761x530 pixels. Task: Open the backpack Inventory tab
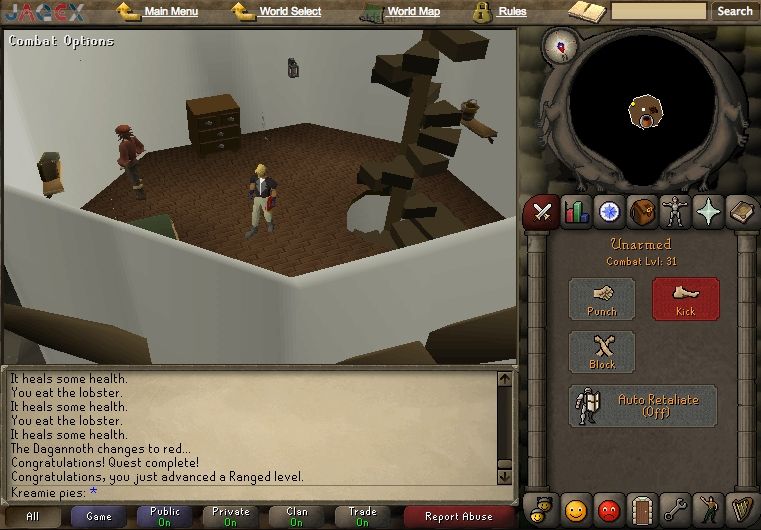pos(641,212)
